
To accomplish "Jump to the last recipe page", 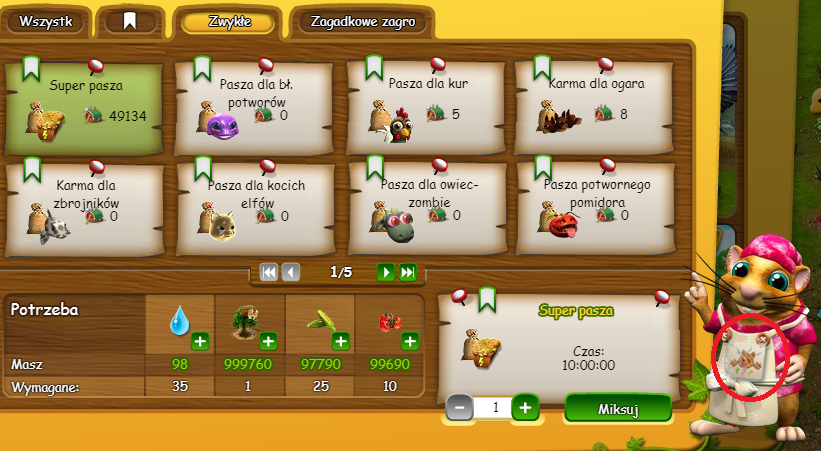I will coord(407,272).
